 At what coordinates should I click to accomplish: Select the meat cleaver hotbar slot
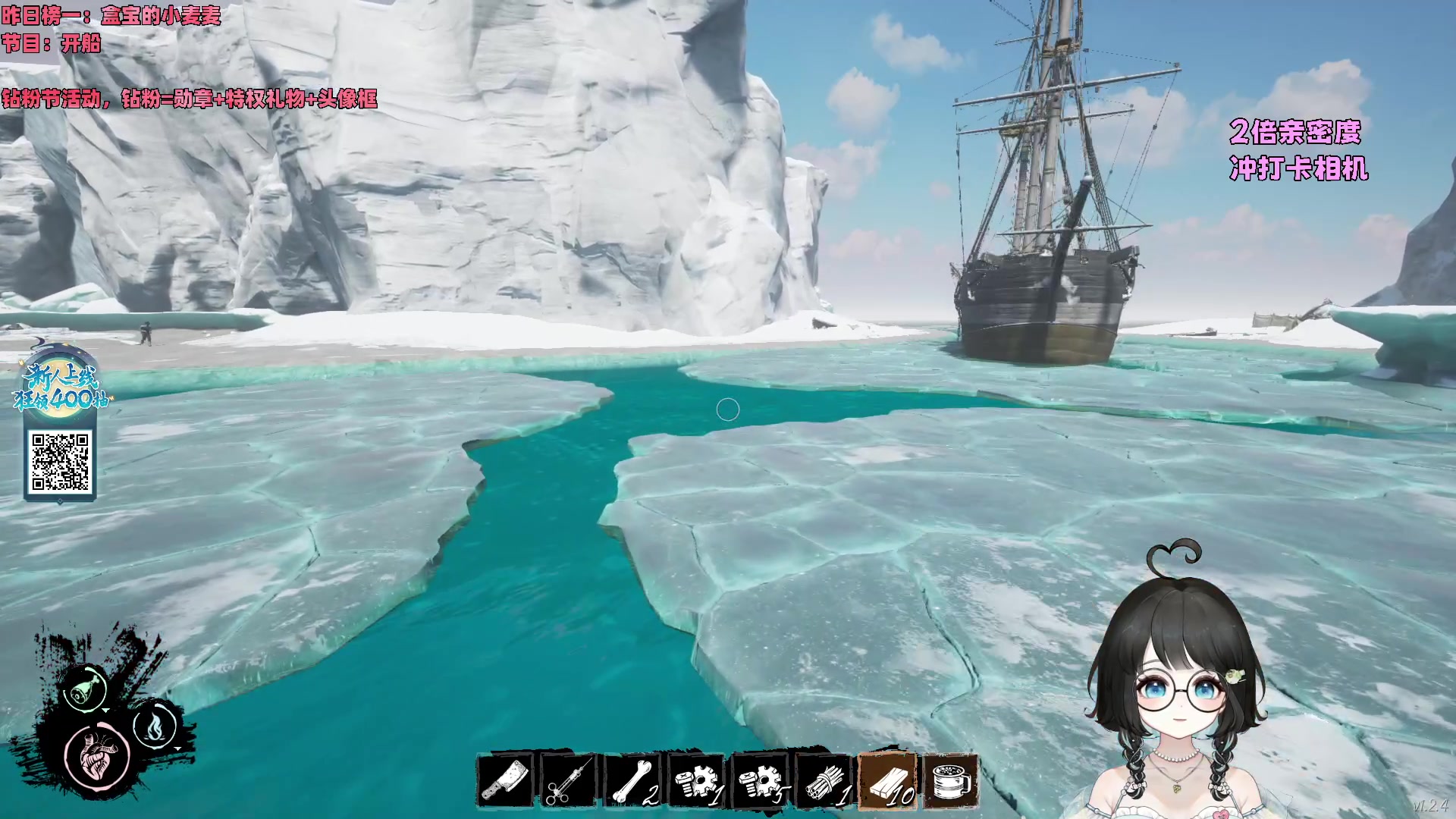(x=505, y=781)
